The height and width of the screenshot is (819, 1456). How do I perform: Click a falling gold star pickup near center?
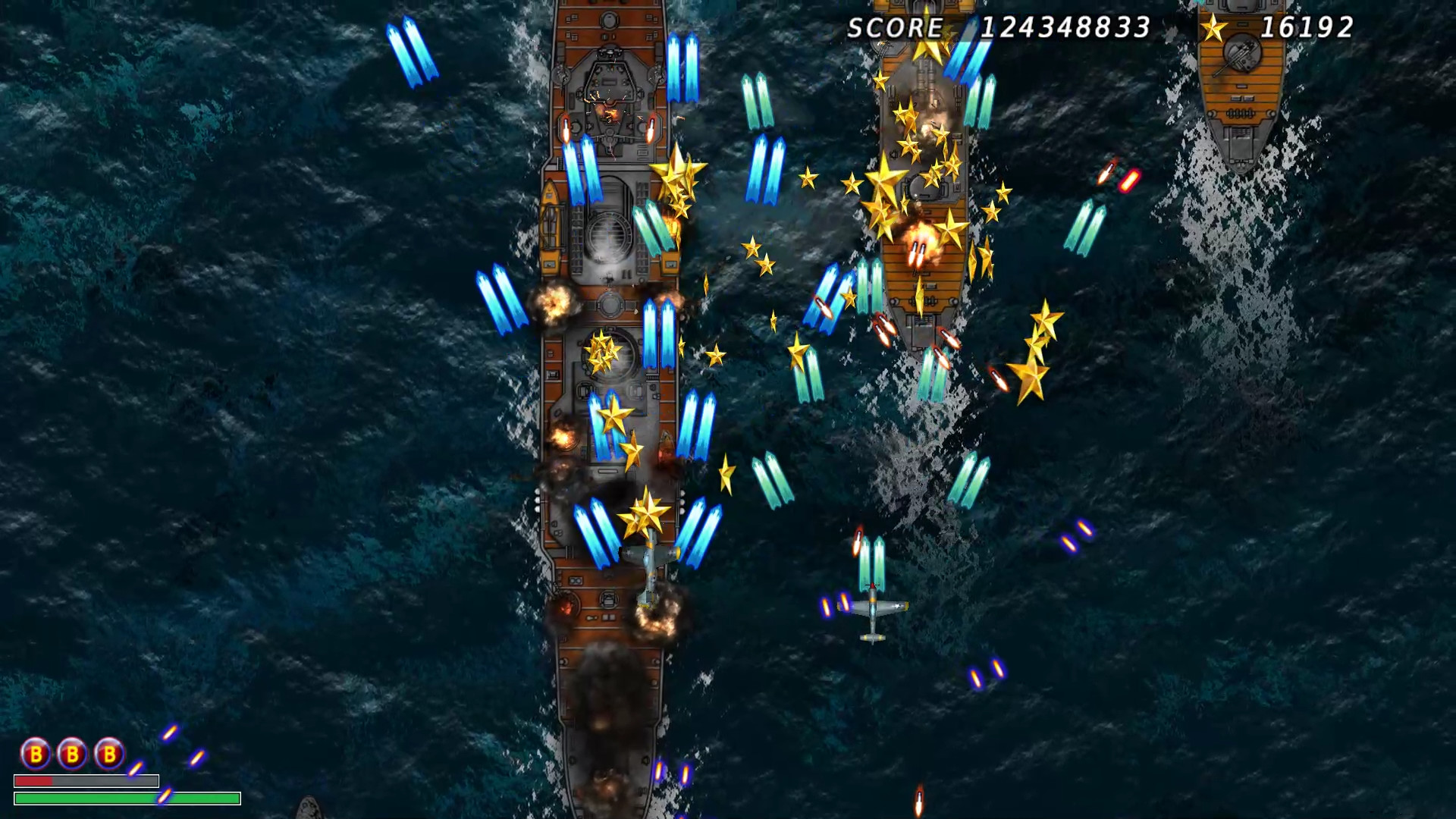pos(751,246)
